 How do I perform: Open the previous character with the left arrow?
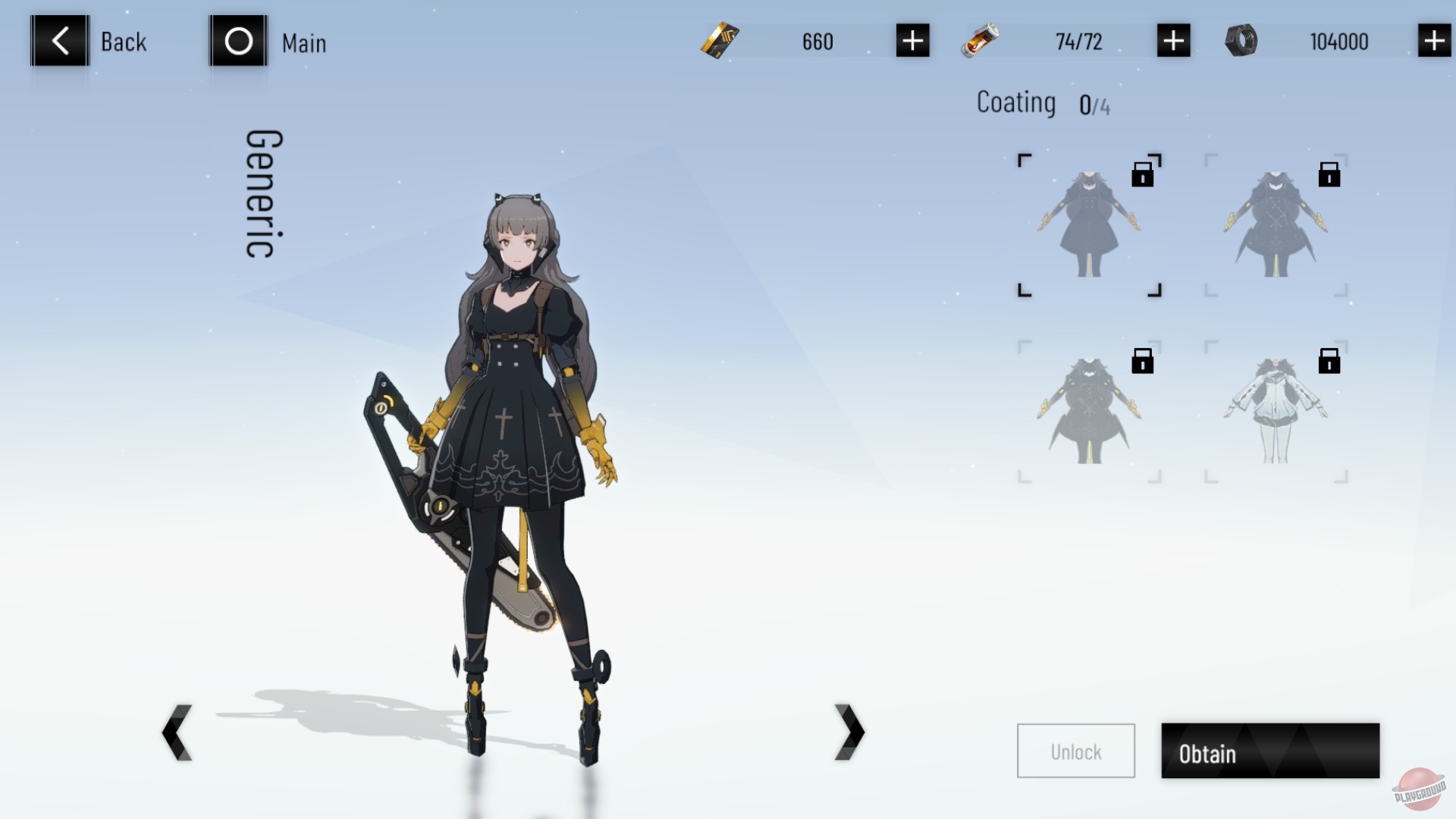[x=177, y=730]
